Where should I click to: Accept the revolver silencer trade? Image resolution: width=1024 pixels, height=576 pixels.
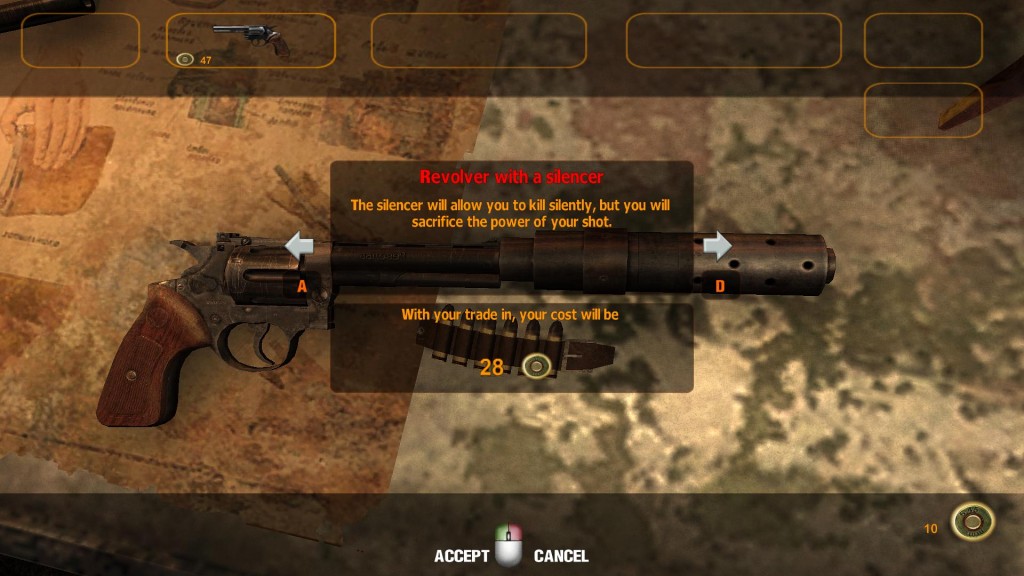coord(462,556)
